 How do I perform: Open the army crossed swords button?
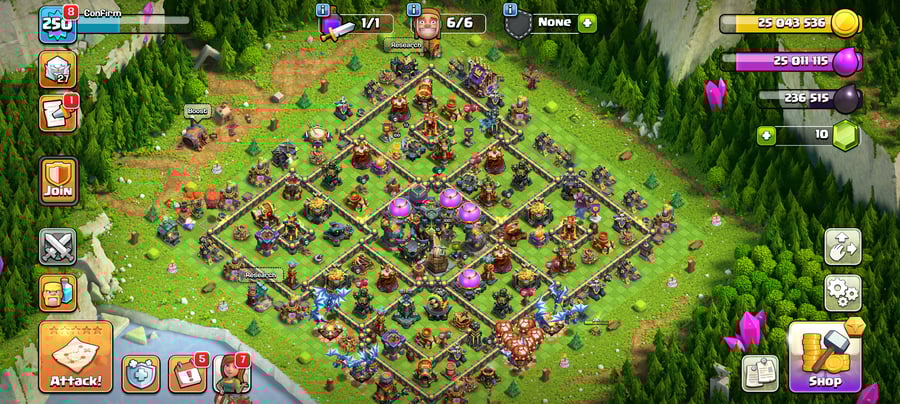coord(58,246)
